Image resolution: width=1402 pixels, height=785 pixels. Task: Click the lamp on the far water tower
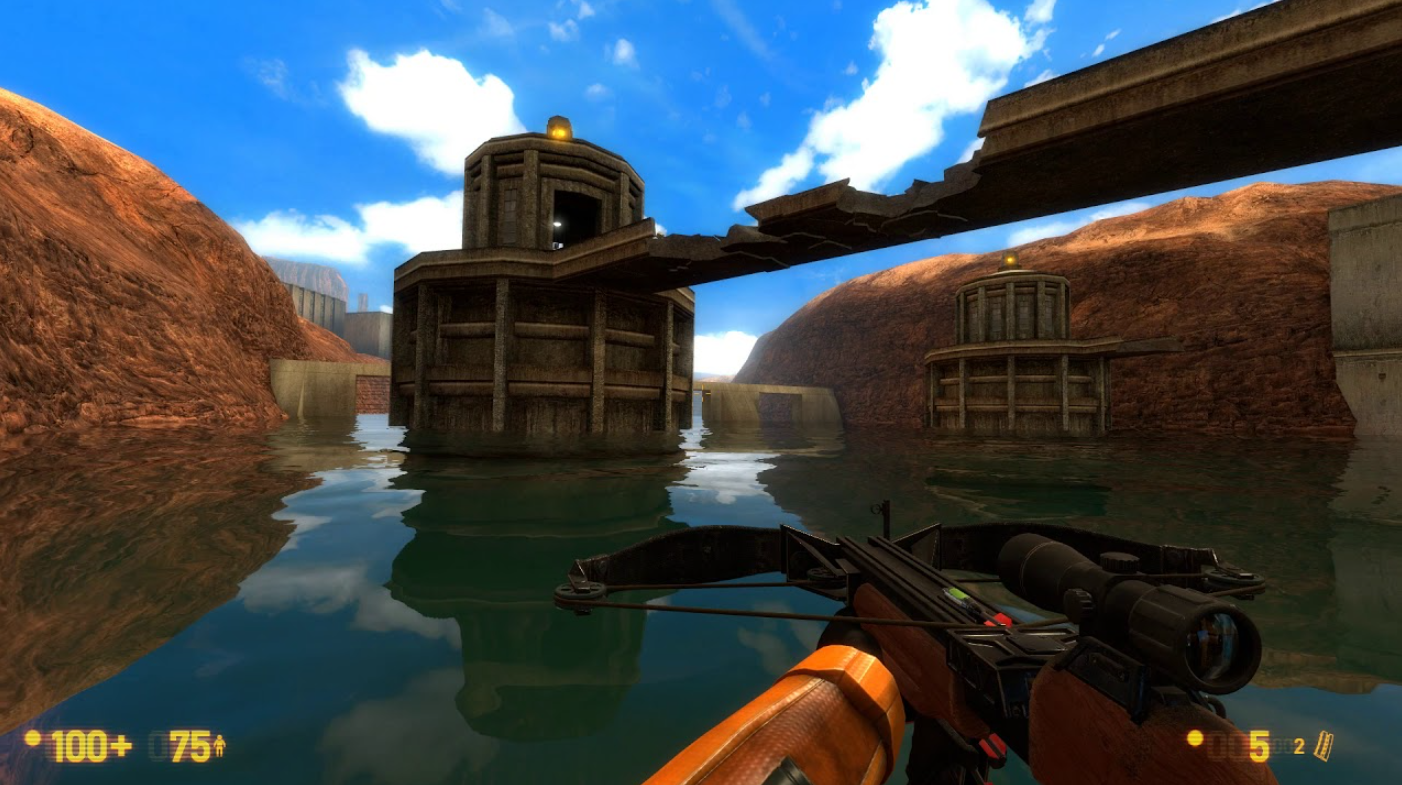tap(1010, 260)
